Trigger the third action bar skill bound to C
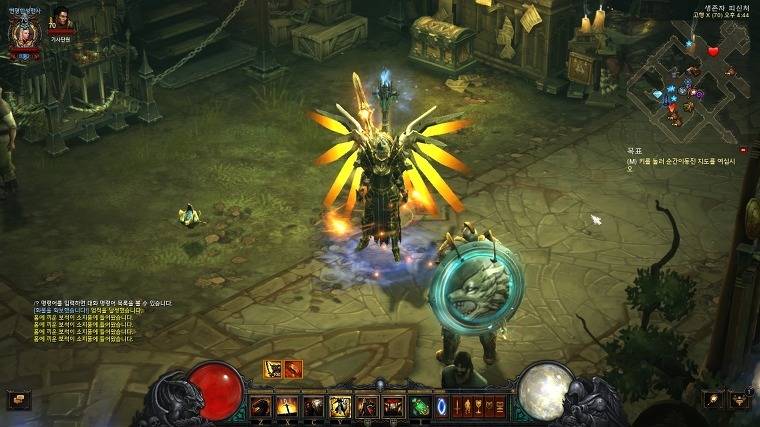 [313, 406]
